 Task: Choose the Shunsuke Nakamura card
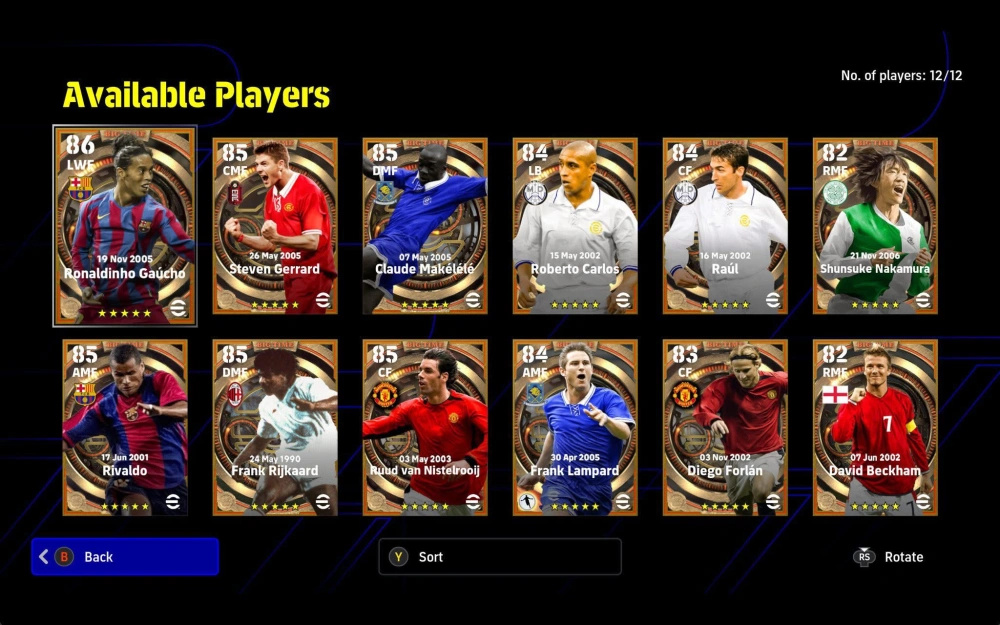tap(875, 226)
